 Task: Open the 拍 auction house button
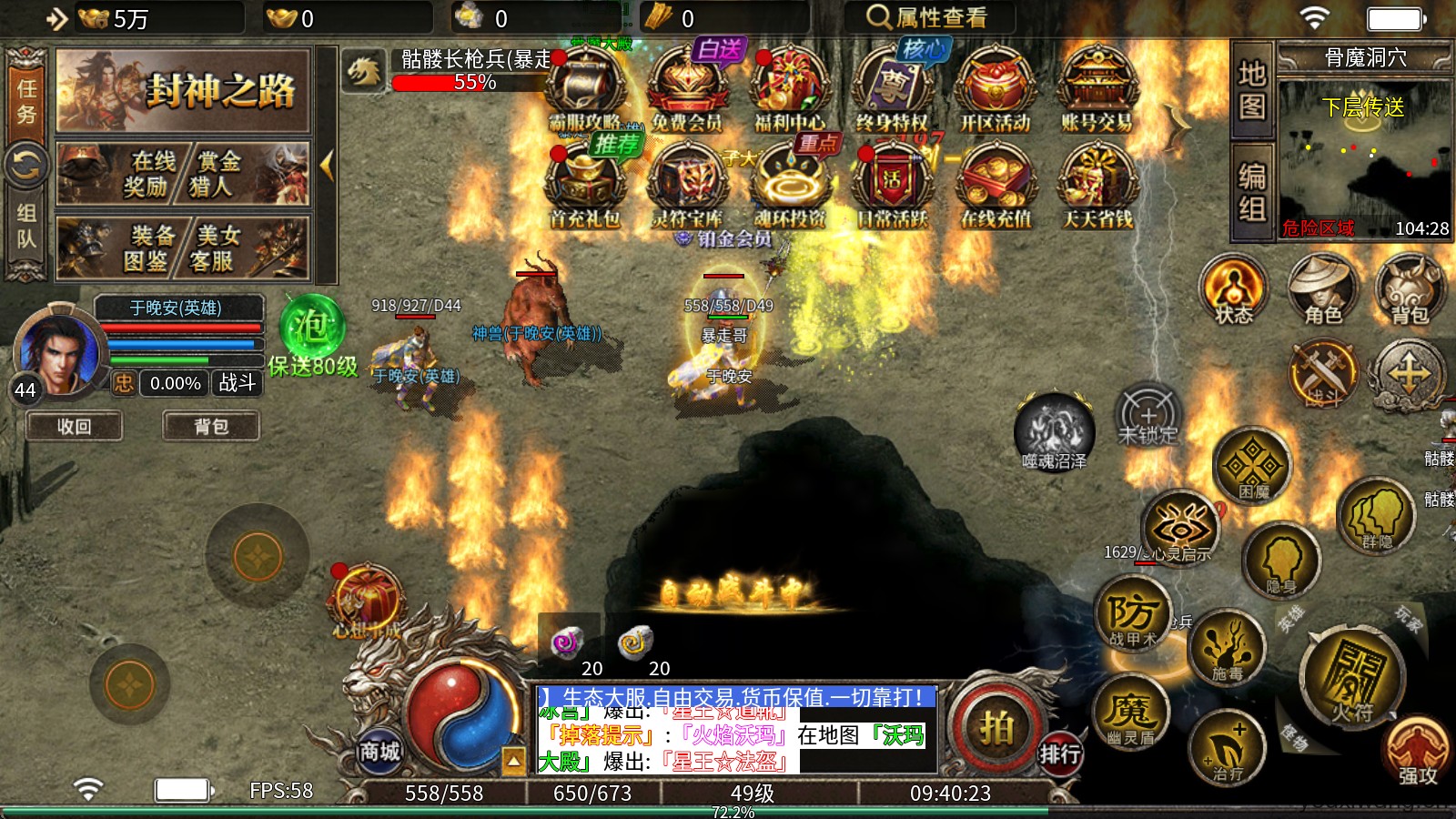[x=996, y=727]
